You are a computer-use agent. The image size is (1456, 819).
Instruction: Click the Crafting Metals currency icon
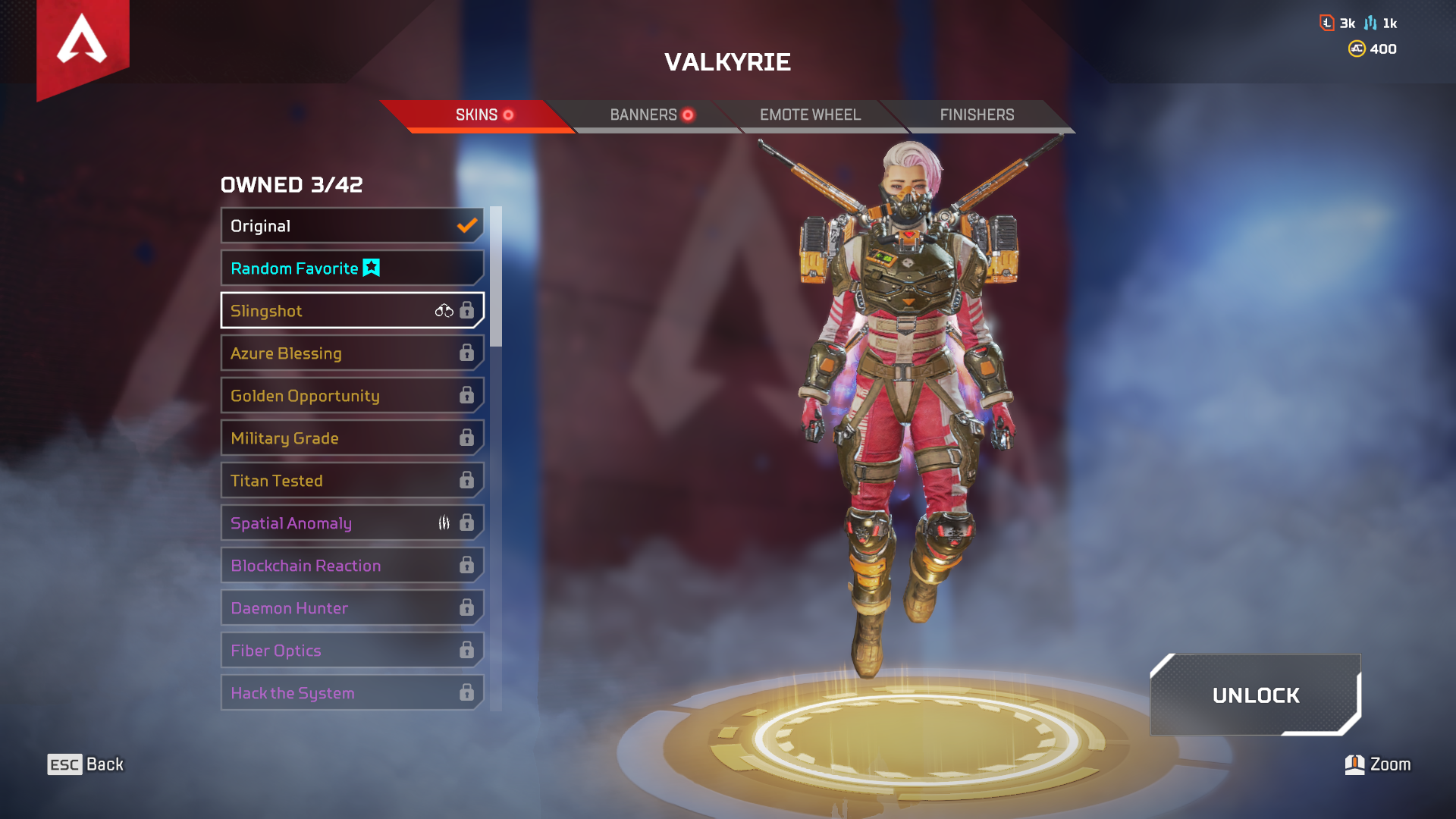[1370, 23]
